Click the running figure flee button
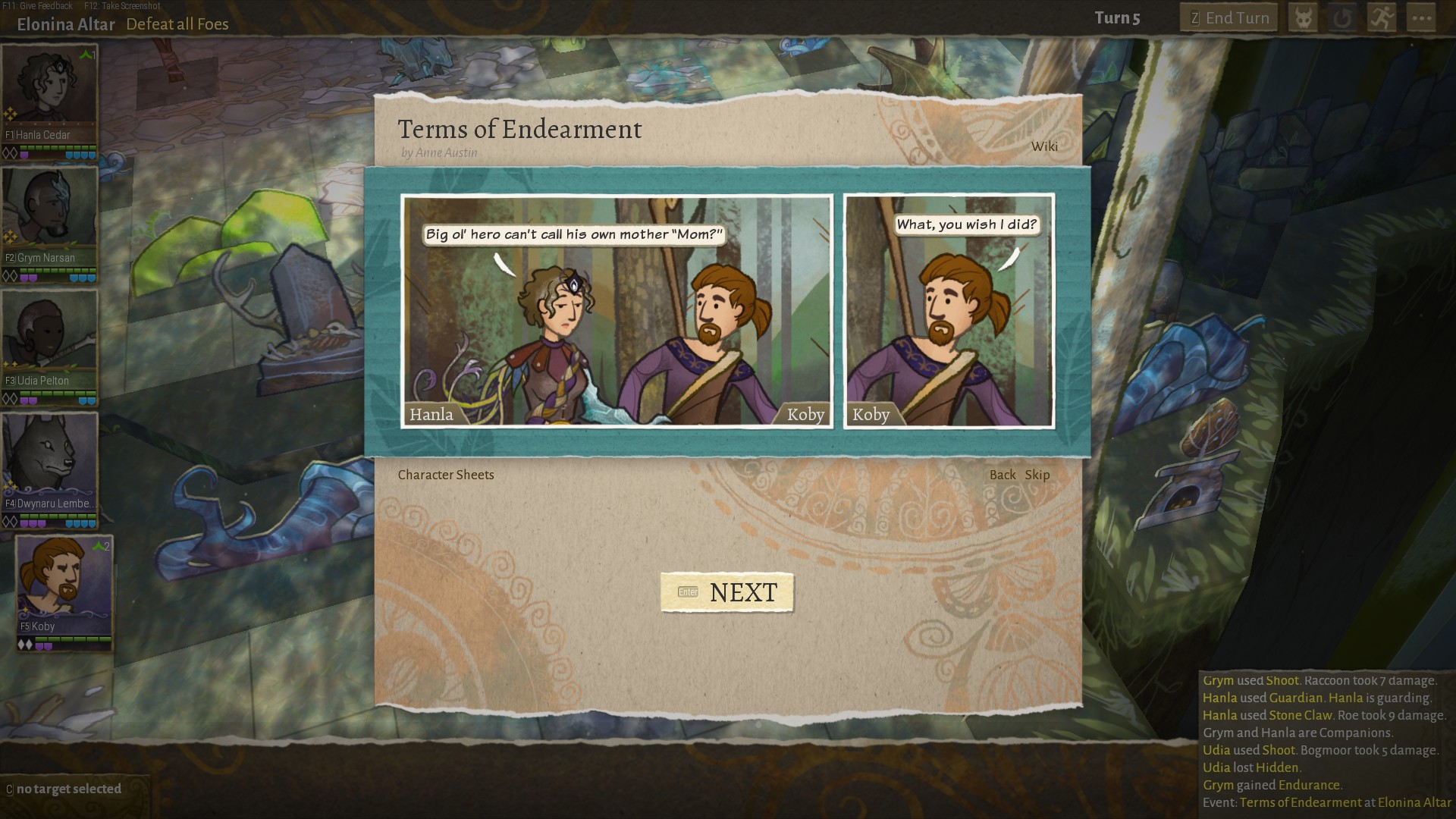 pyautogui.click(x=1382, y=18)
